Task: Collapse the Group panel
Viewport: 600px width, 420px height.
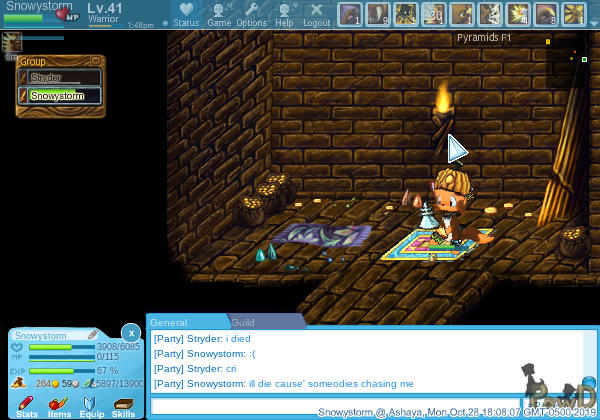Action: pyautogui.click(x=94, y=61)
